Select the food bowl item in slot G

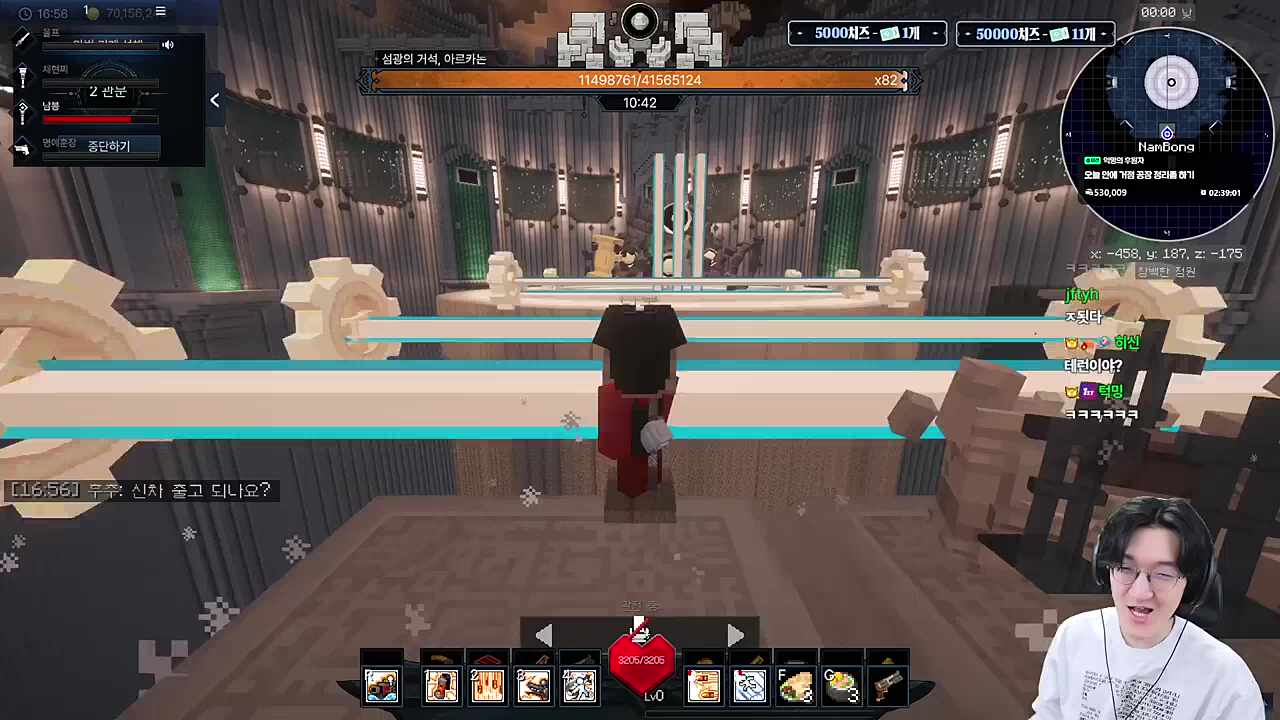pos(842,685)
